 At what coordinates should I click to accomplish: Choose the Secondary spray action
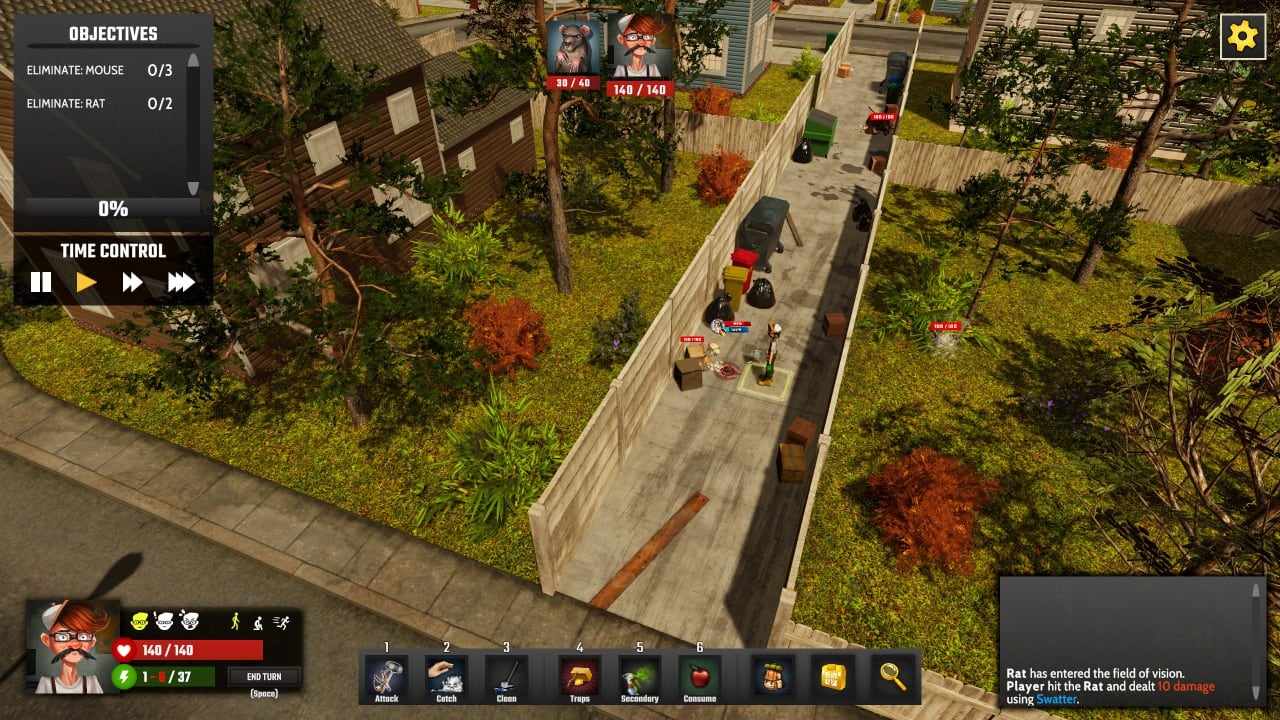pos(639,675)
